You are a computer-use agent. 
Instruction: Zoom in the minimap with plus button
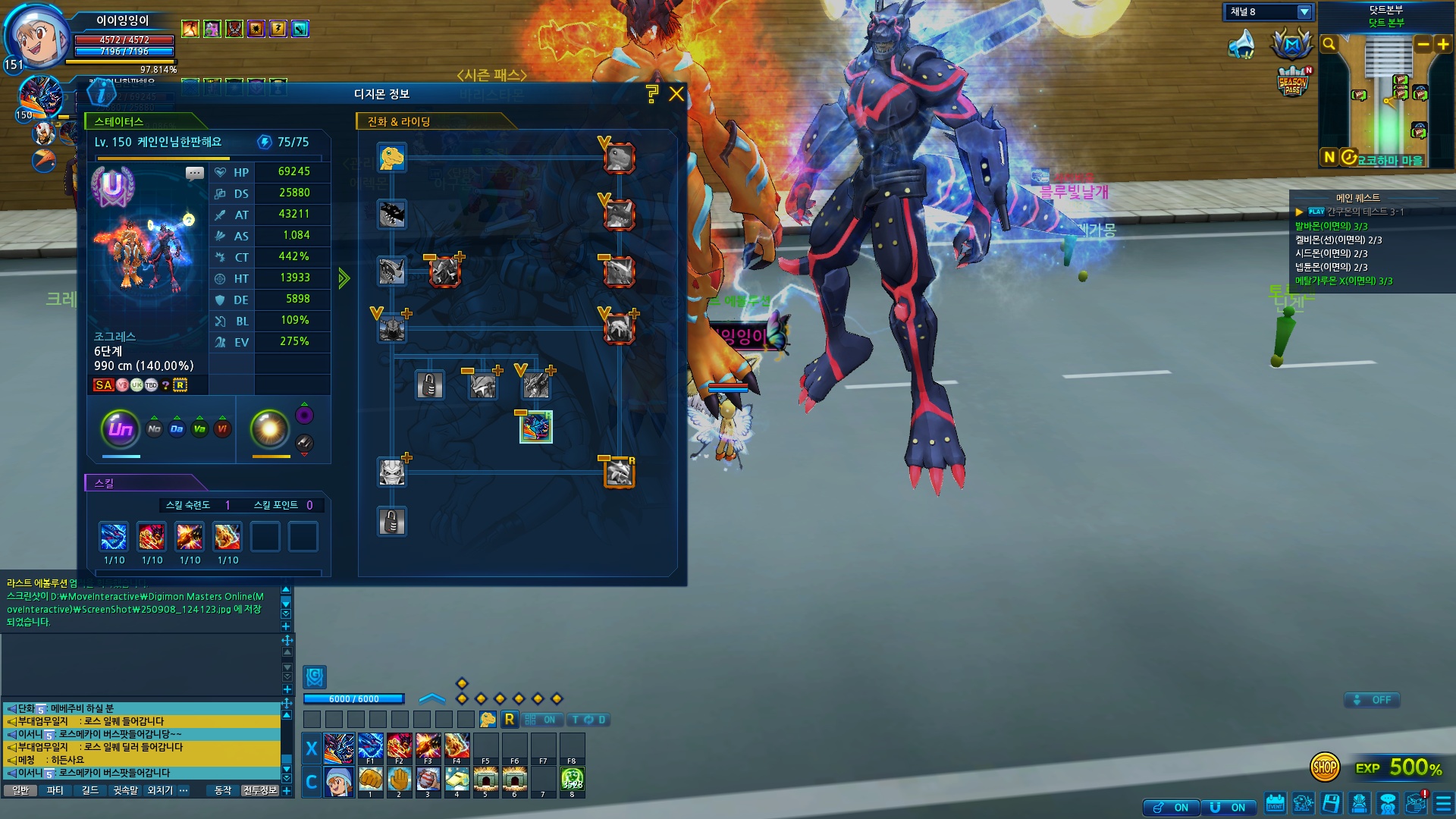(1442, 45)
